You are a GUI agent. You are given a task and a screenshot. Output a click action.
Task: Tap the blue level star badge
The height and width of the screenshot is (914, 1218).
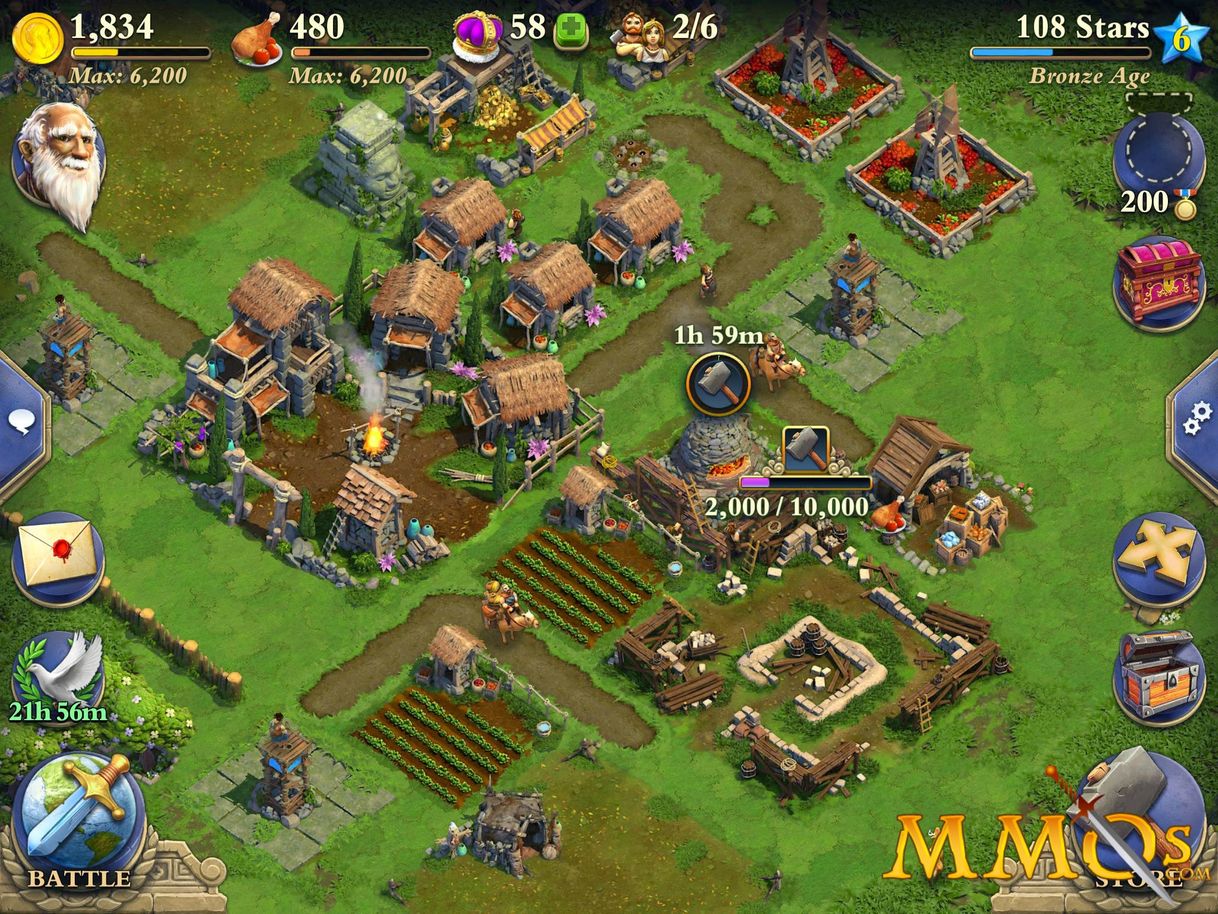1181,38
